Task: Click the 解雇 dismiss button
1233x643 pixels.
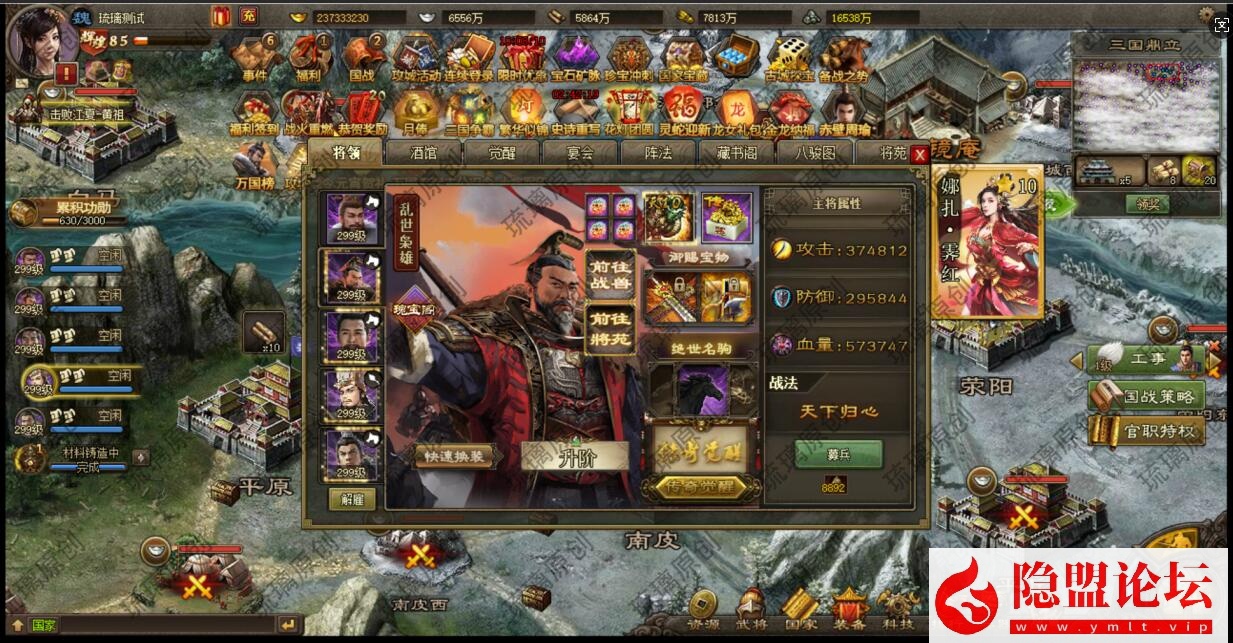Action: coord(352,499)
